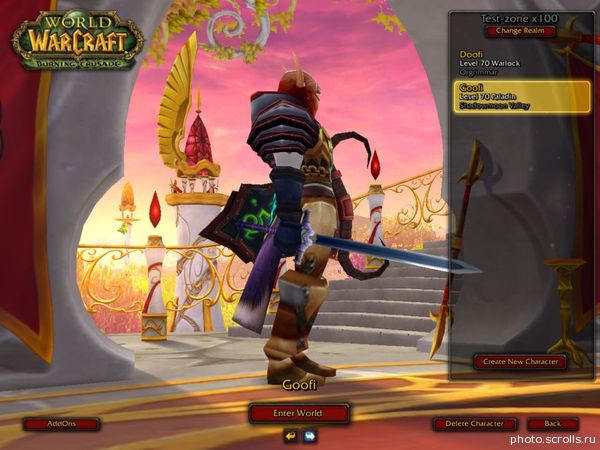Go Back to the login screen
Image resolution: width=600 pixels, height=450 pixels.
click(x=552, y=424)
